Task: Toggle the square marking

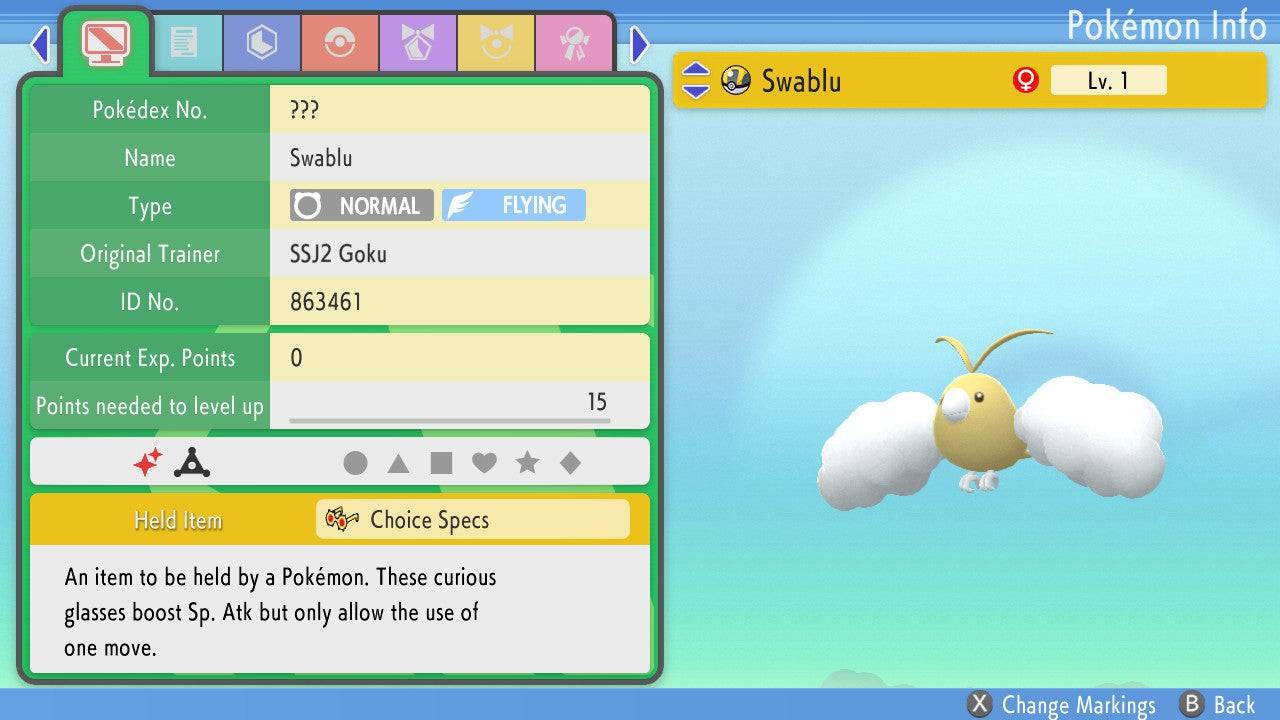Action: click(x=441, y=463)
